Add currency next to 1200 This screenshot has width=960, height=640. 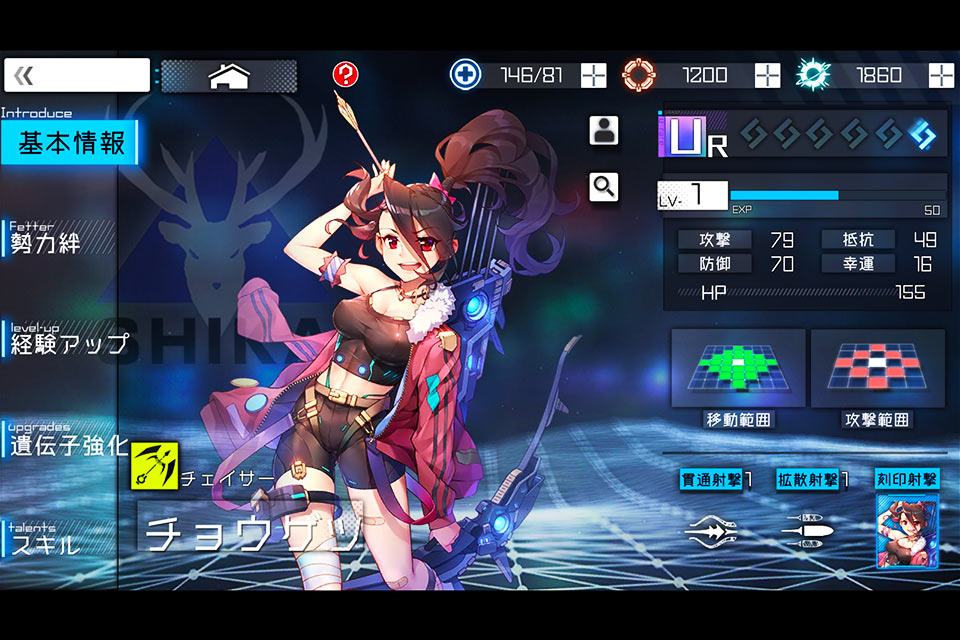click(767, 75)
